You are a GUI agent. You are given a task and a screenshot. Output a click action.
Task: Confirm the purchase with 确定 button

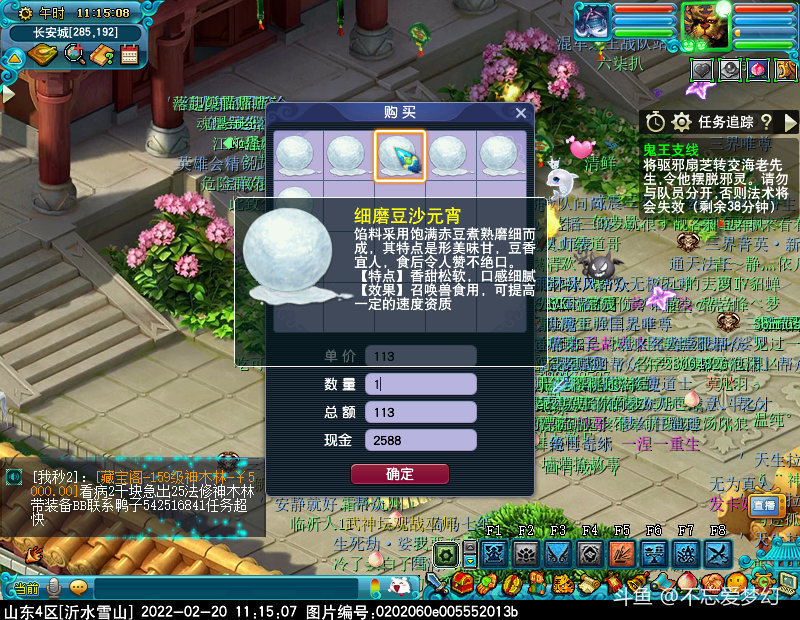click(399, 474)
